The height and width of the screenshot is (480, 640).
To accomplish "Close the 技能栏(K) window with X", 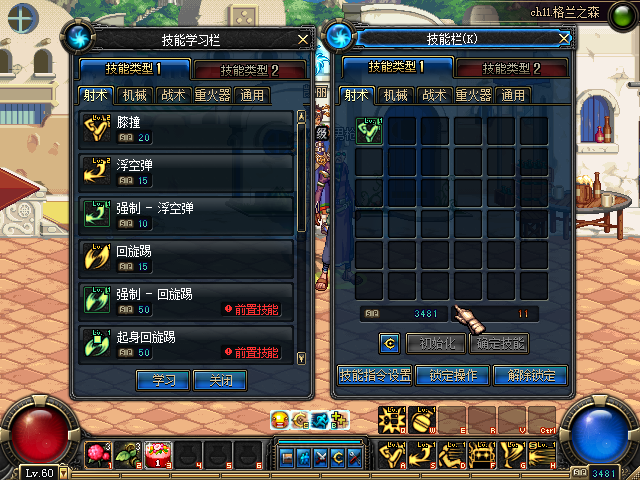I will (x=565, y=38).
